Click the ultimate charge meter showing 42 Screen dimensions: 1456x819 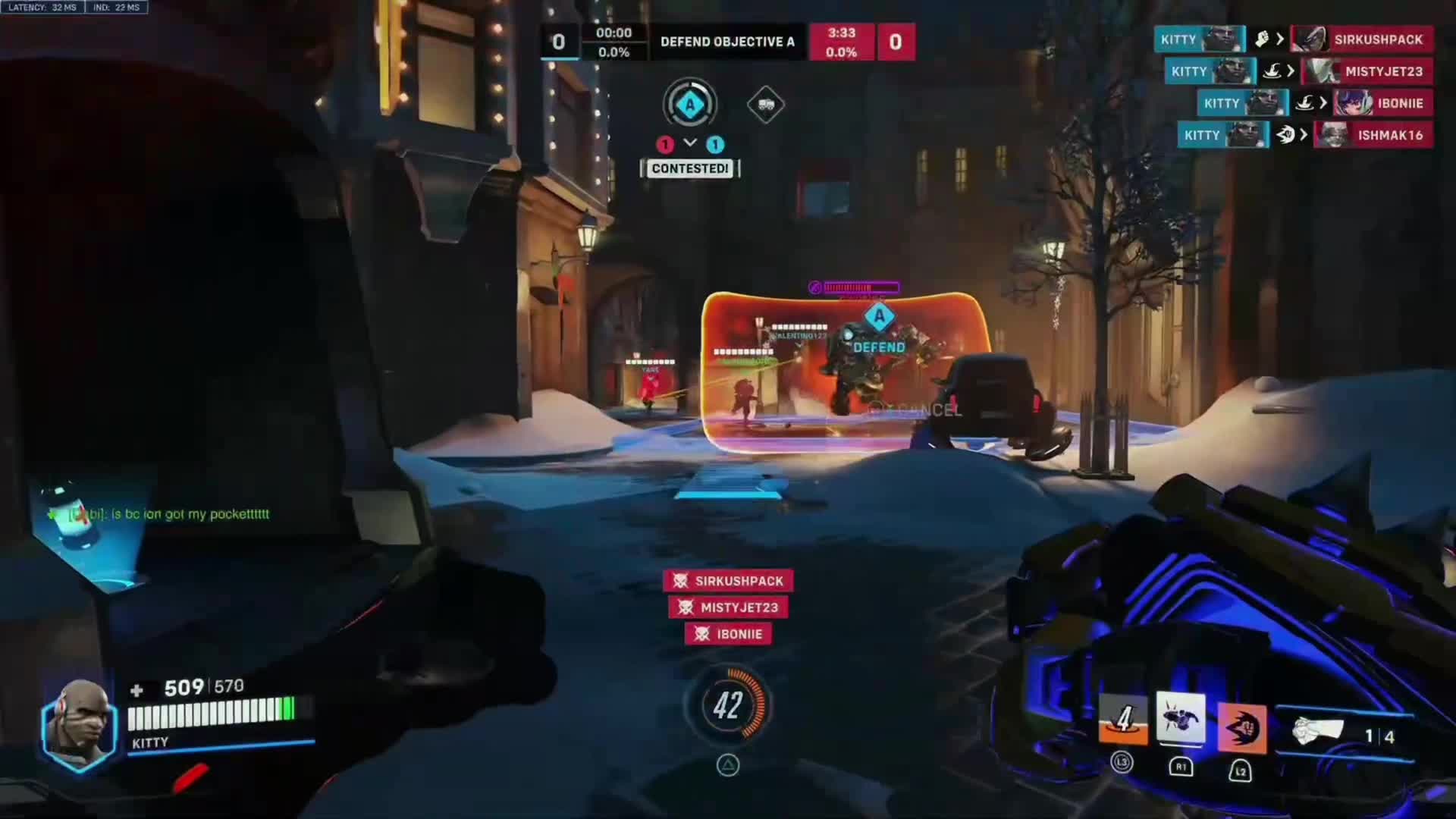tap(728, 705)
